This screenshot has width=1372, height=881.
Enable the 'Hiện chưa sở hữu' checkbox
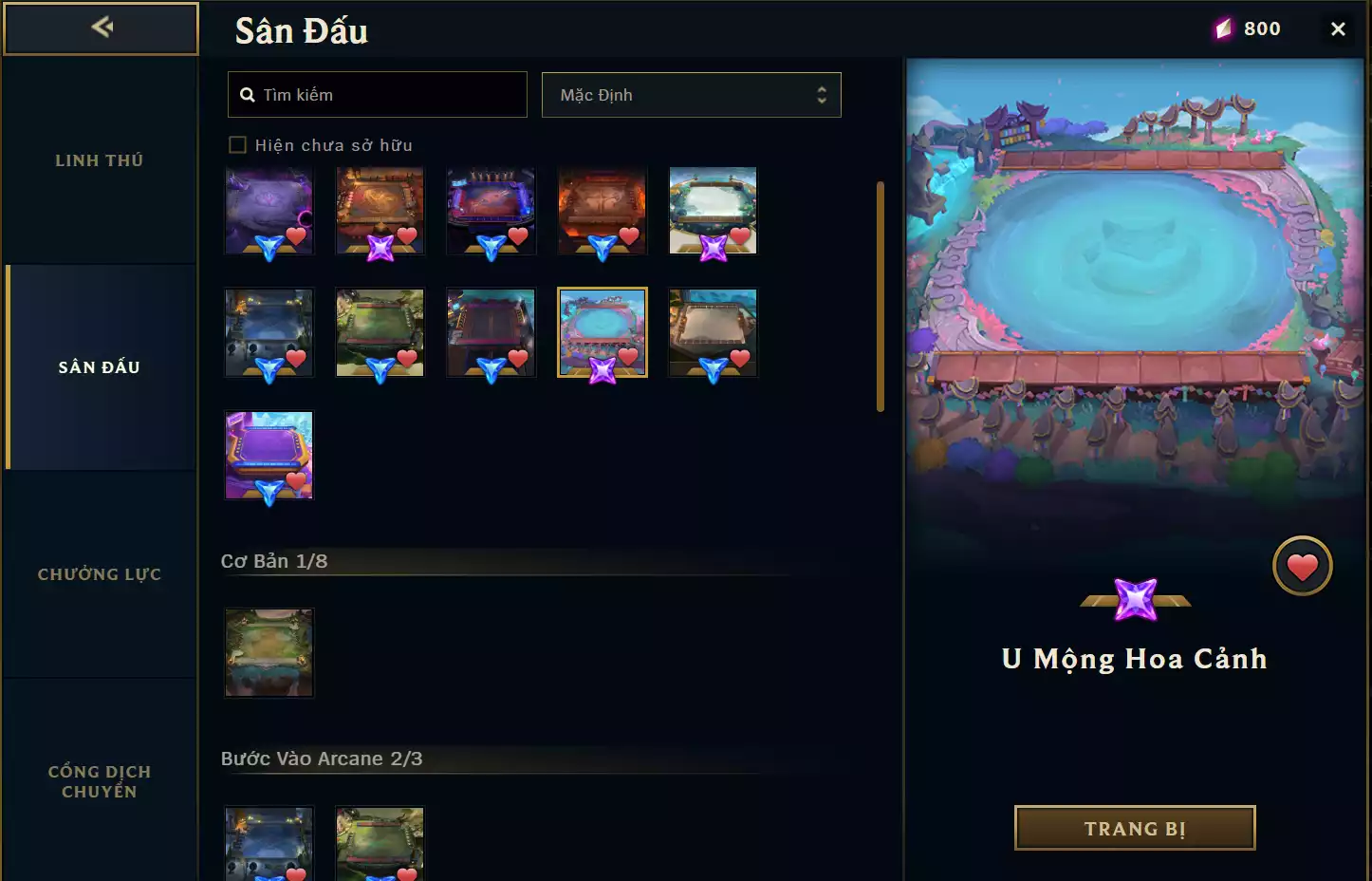click(x=237, y=144)
